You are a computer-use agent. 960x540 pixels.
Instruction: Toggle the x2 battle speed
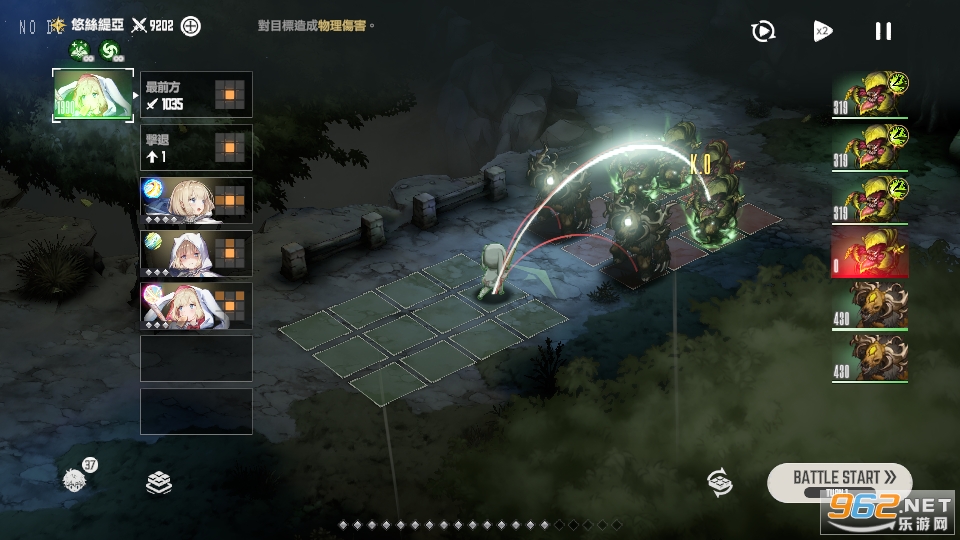(823, 31)
